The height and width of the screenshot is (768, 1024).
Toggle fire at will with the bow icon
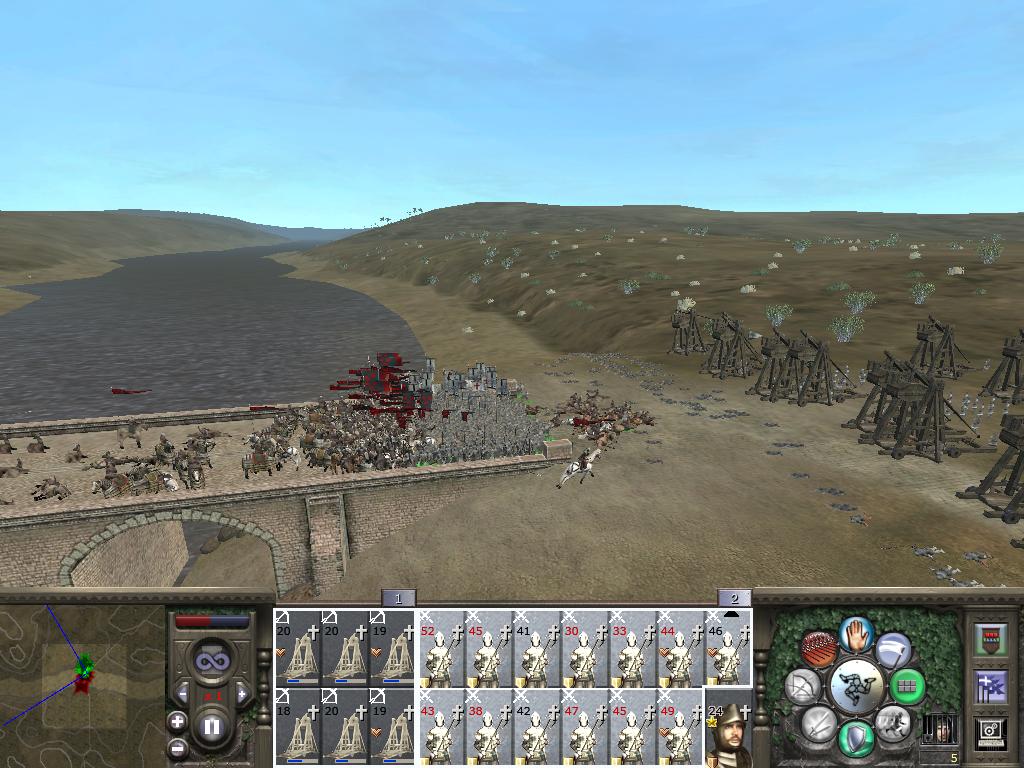(803, 686)
